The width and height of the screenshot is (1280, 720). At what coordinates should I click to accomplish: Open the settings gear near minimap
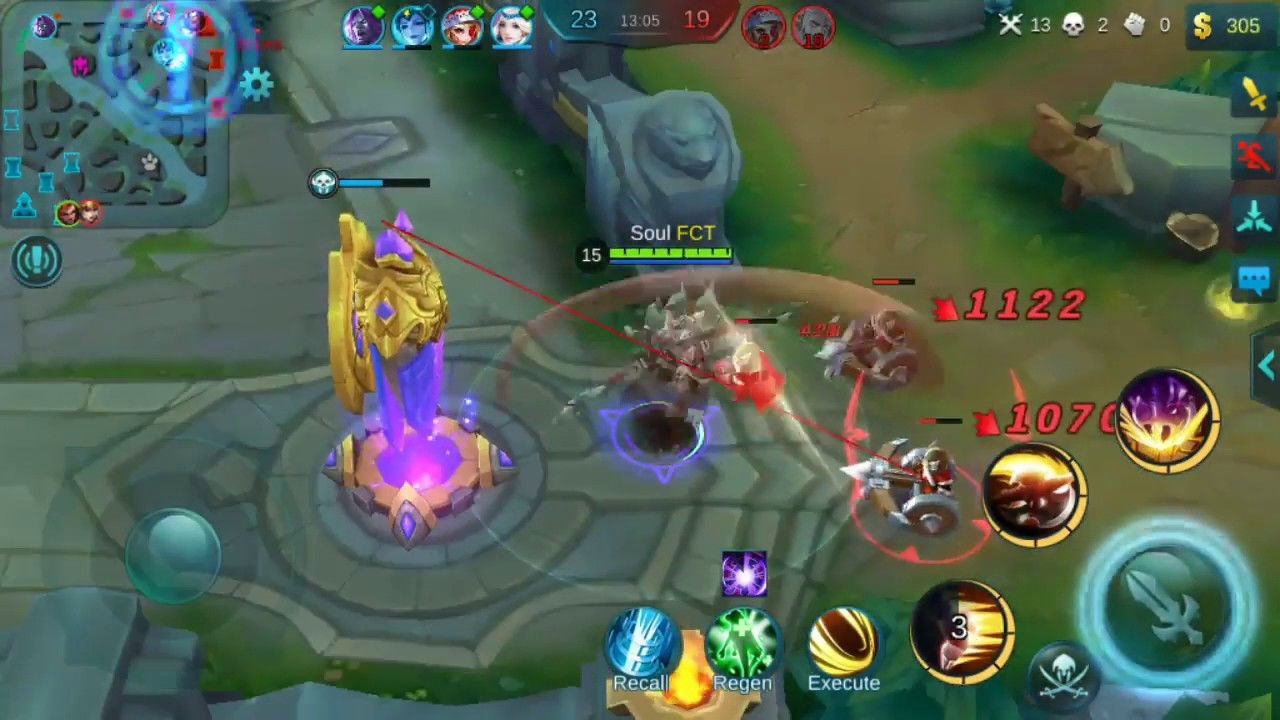258,86
